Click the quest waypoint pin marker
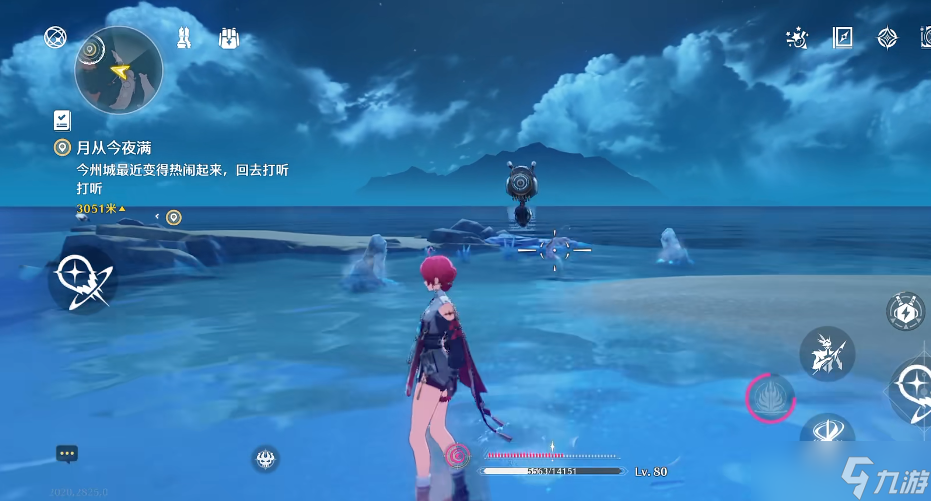This screenshot has height=501, width=931. pos(174,217)
